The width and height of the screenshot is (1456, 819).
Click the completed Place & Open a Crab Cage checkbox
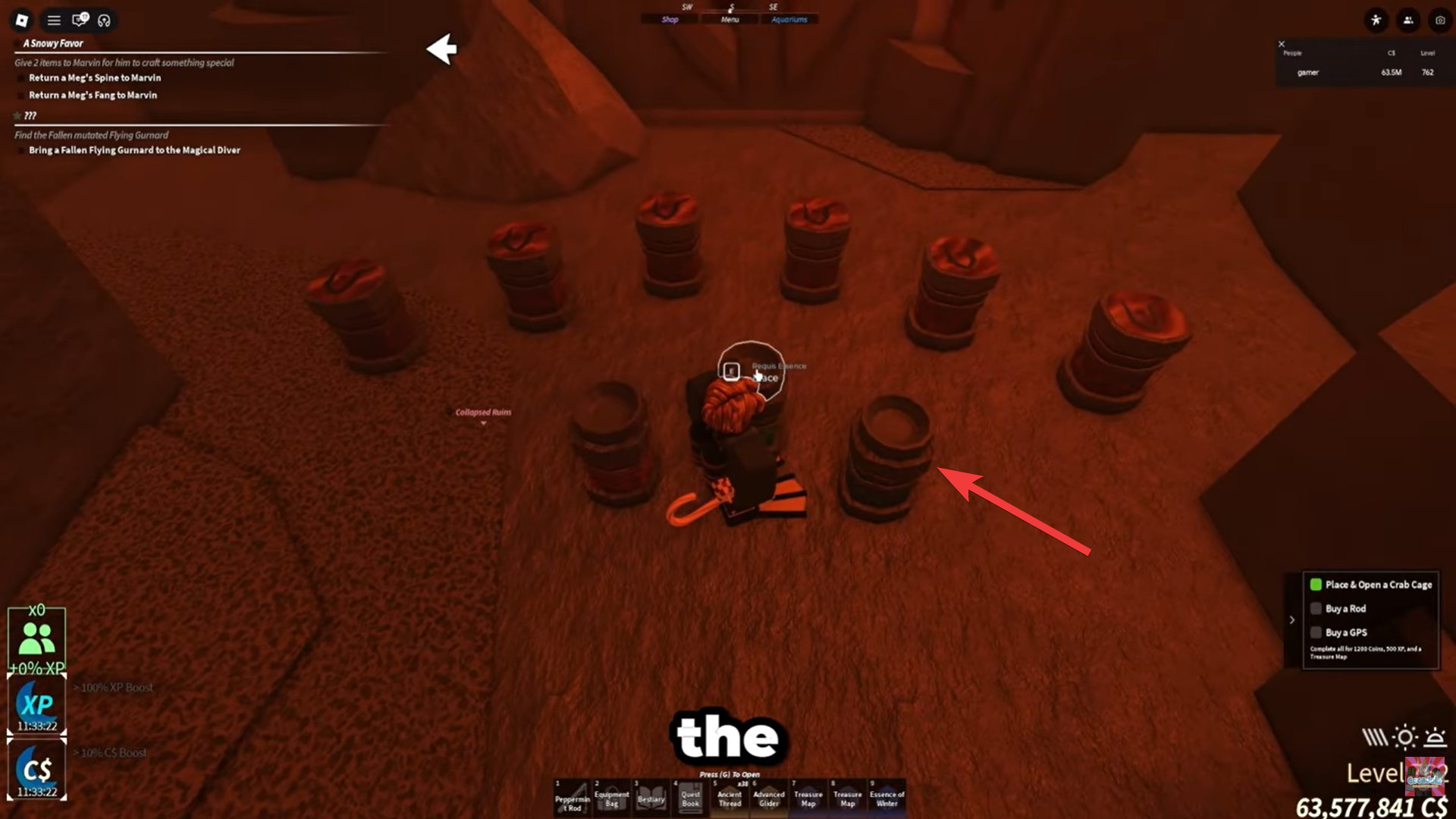click(x=1316, y=585)
